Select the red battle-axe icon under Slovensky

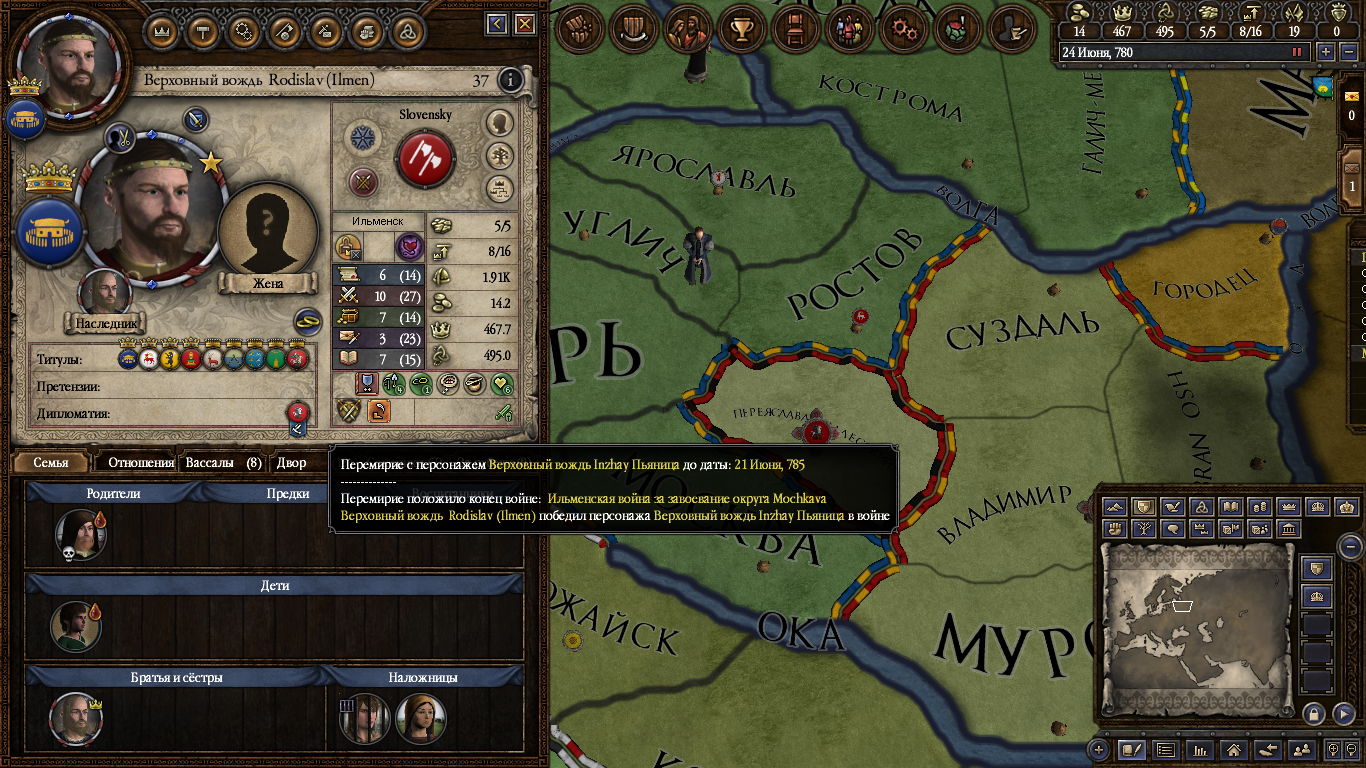pos(425,159)
